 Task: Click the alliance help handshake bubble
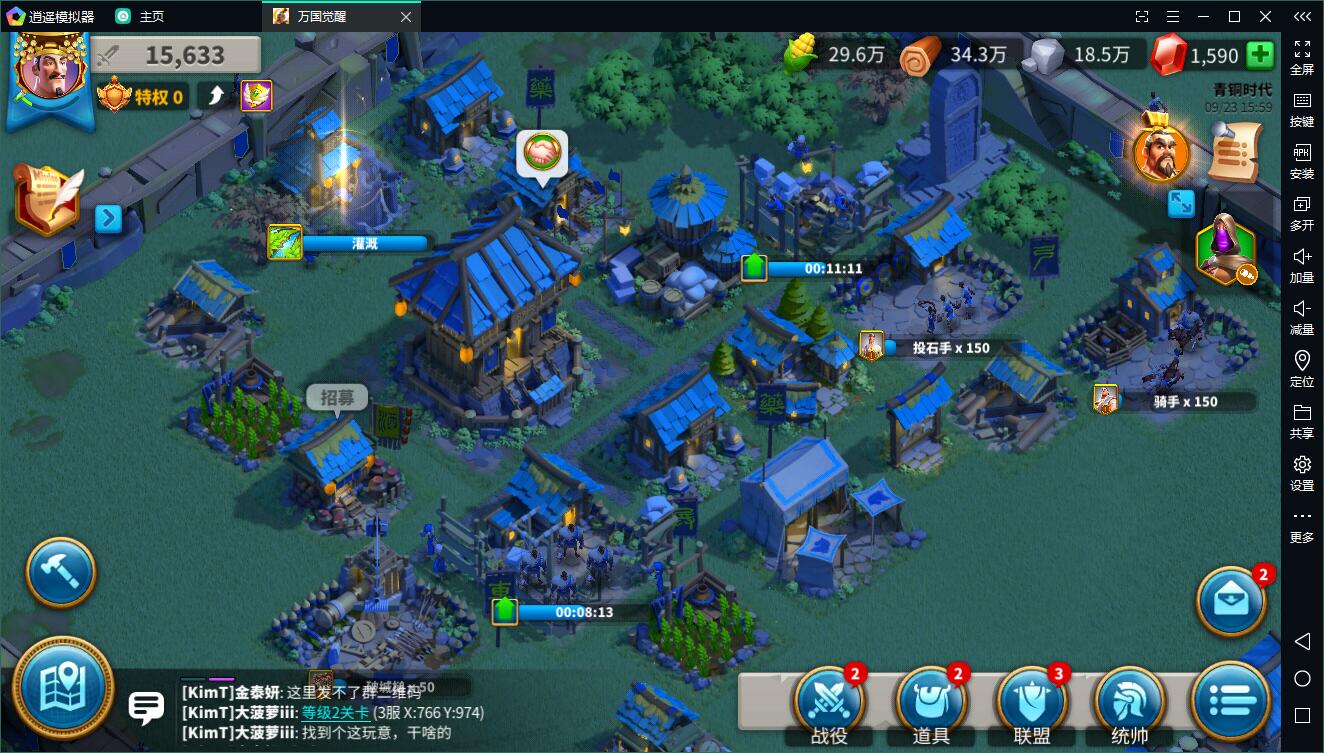542,154
